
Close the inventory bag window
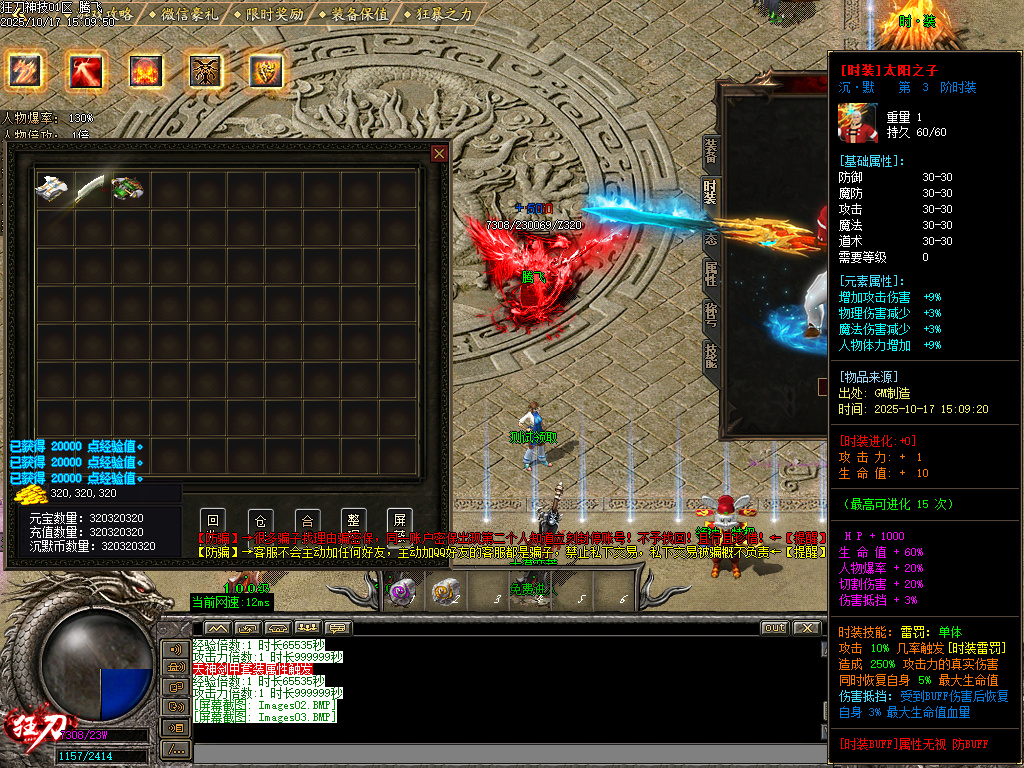(439, 153)
